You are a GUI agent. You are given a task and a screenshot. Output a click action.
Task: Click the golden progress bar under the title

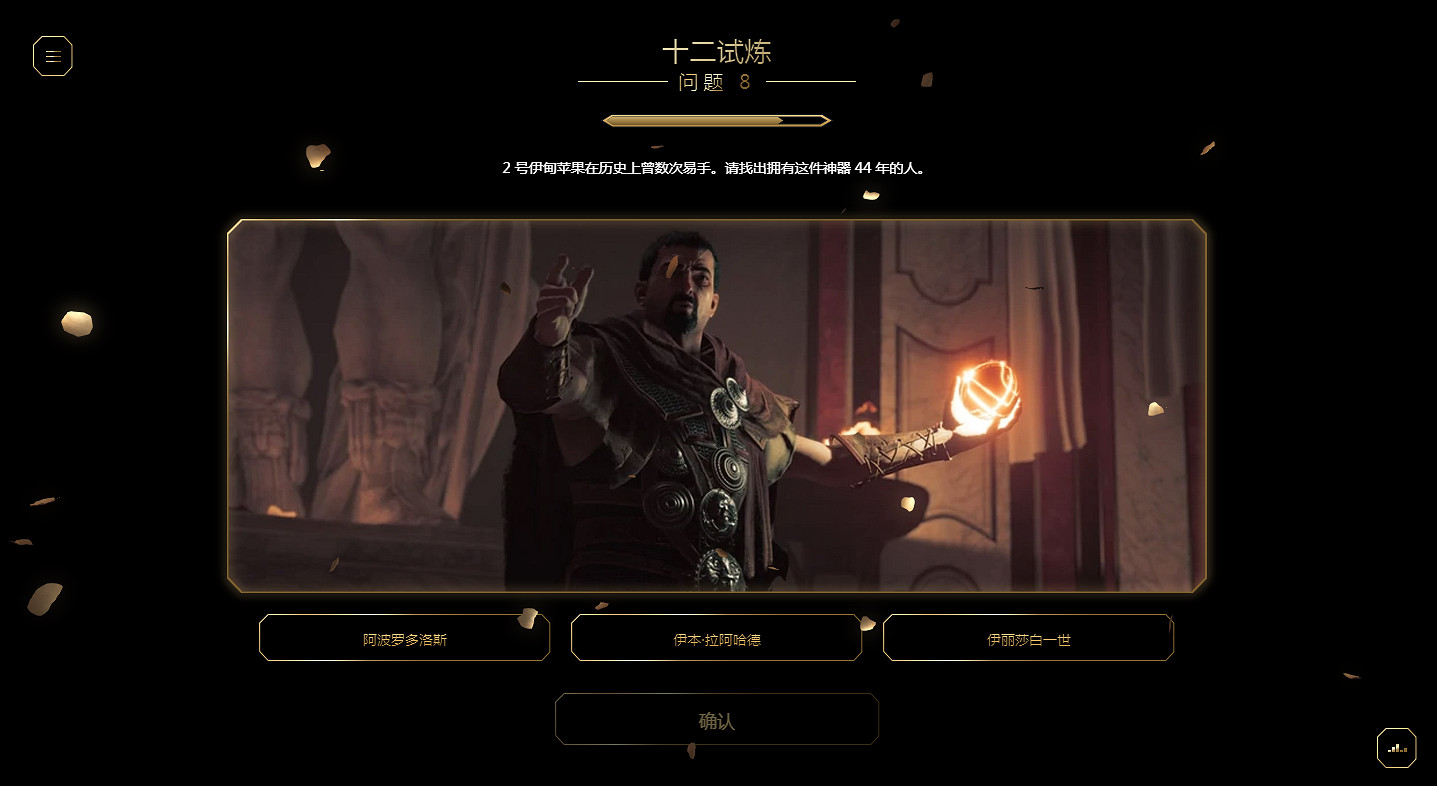(716, 119)
